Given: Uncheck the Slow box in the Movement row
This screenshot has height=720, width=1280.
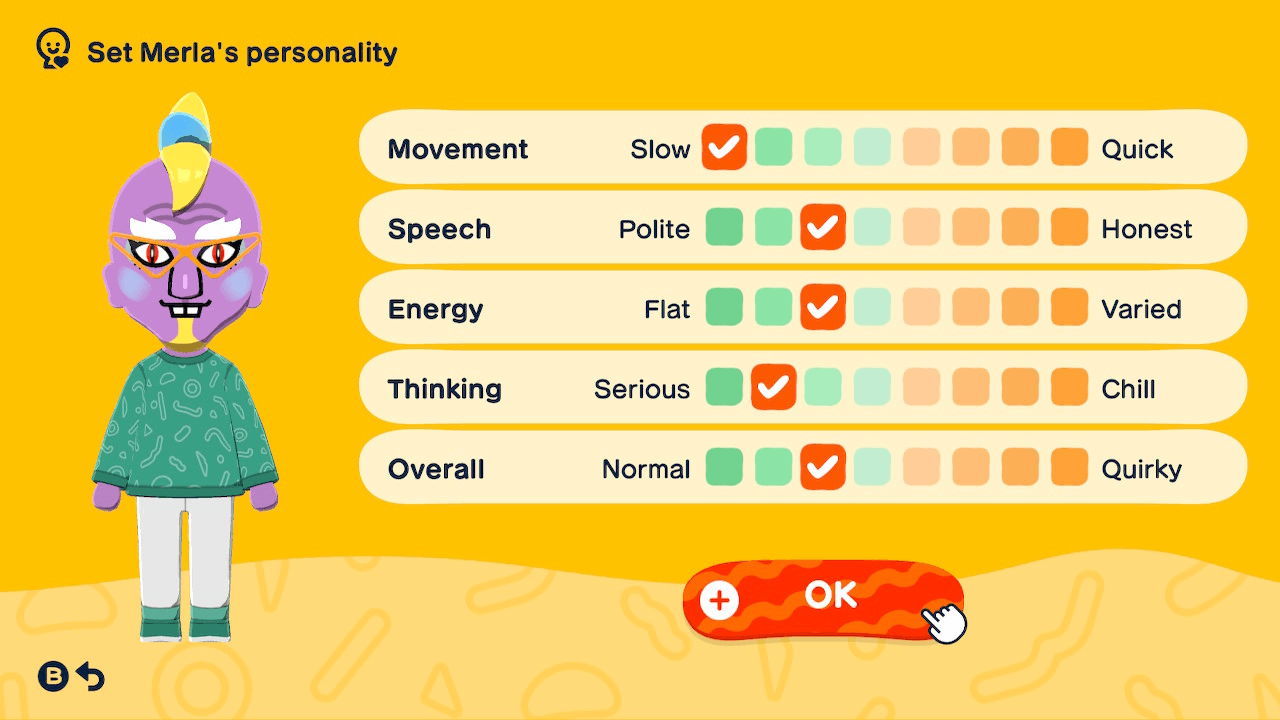Looking at the screenshot, I should point(724,148).
